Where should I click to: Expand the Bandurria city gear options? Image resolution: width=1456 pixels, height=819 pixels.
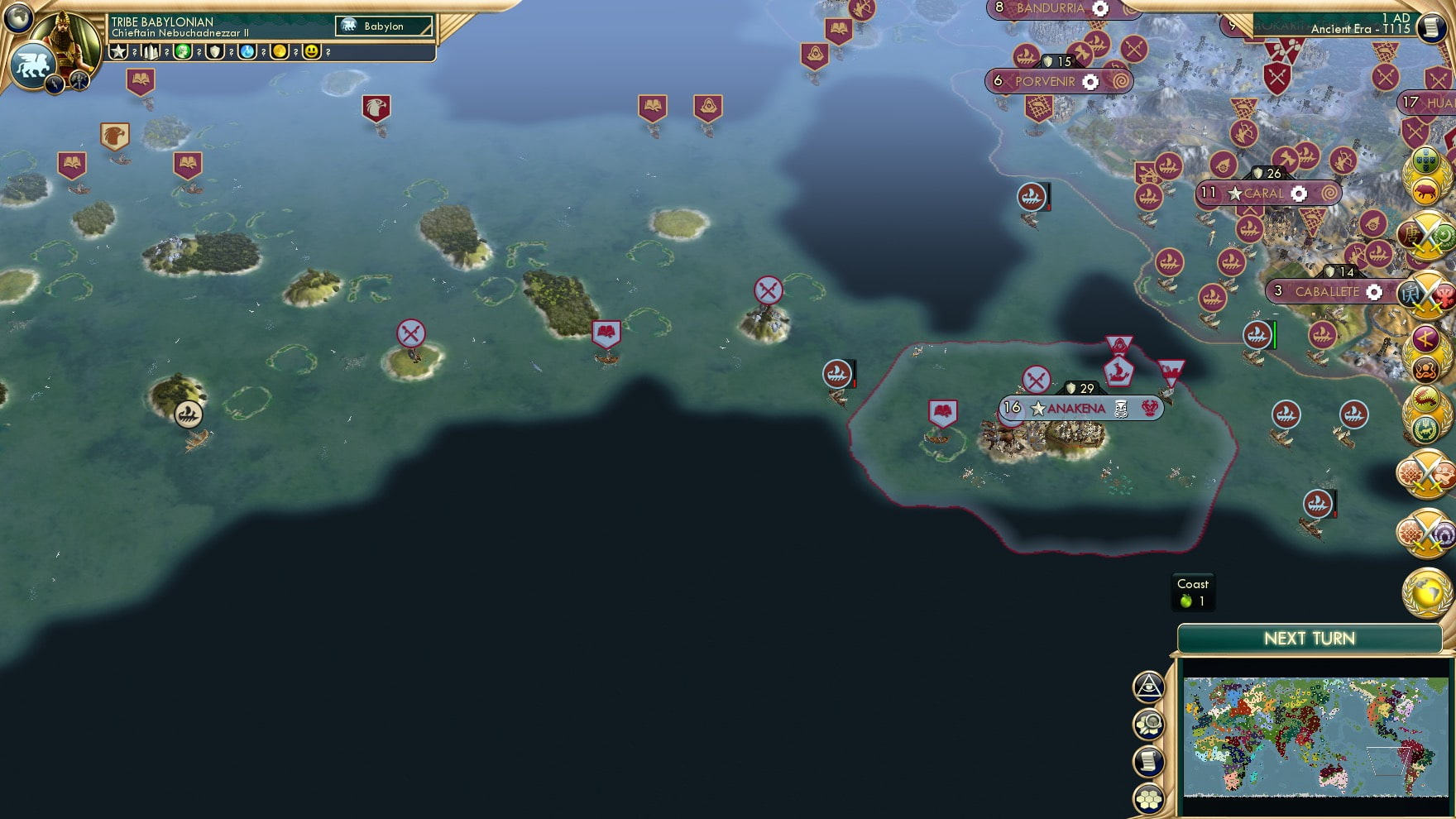click(x=1099, y=8)
